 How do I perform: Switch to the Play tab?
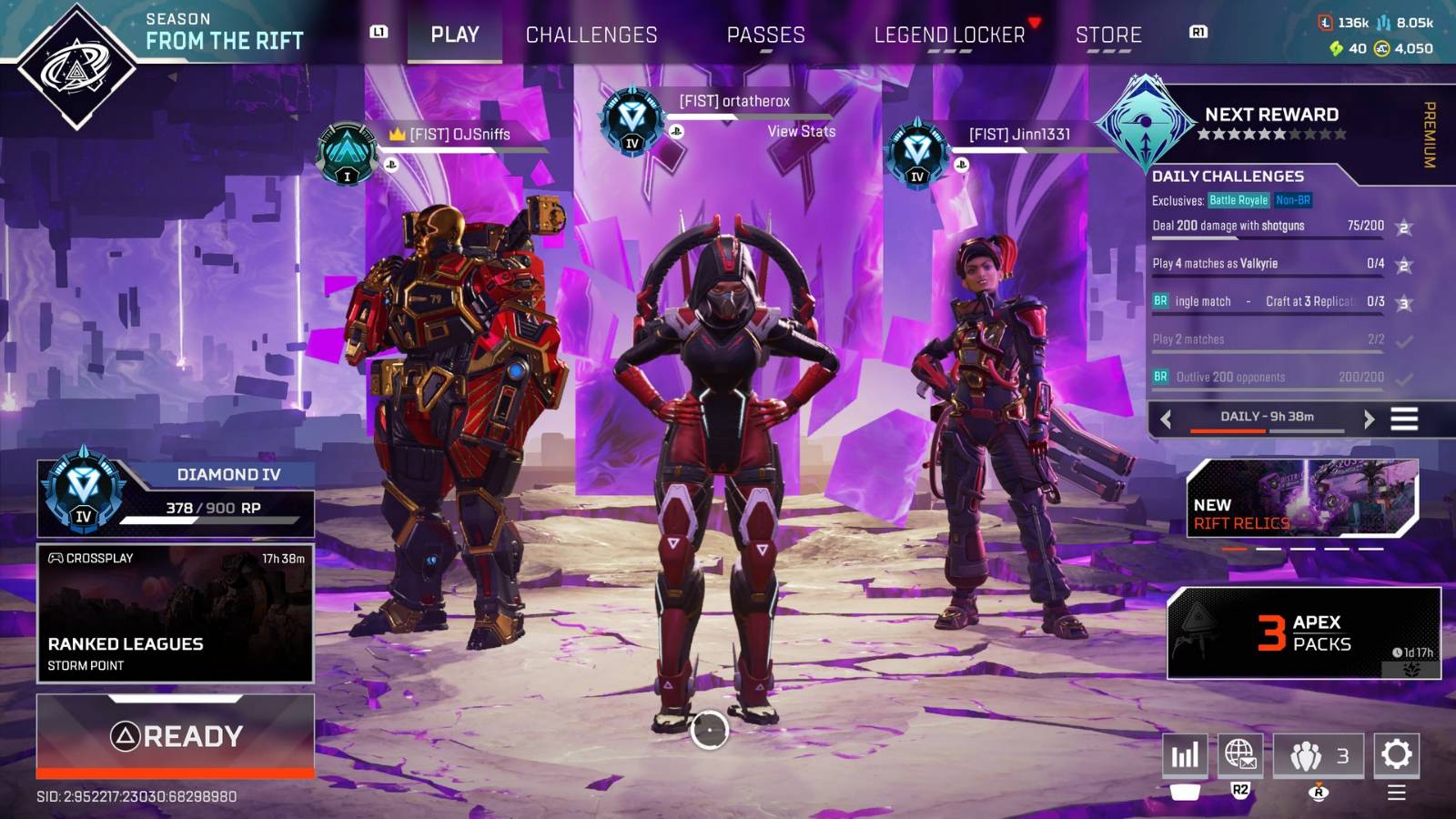click(x=454, y=35)
